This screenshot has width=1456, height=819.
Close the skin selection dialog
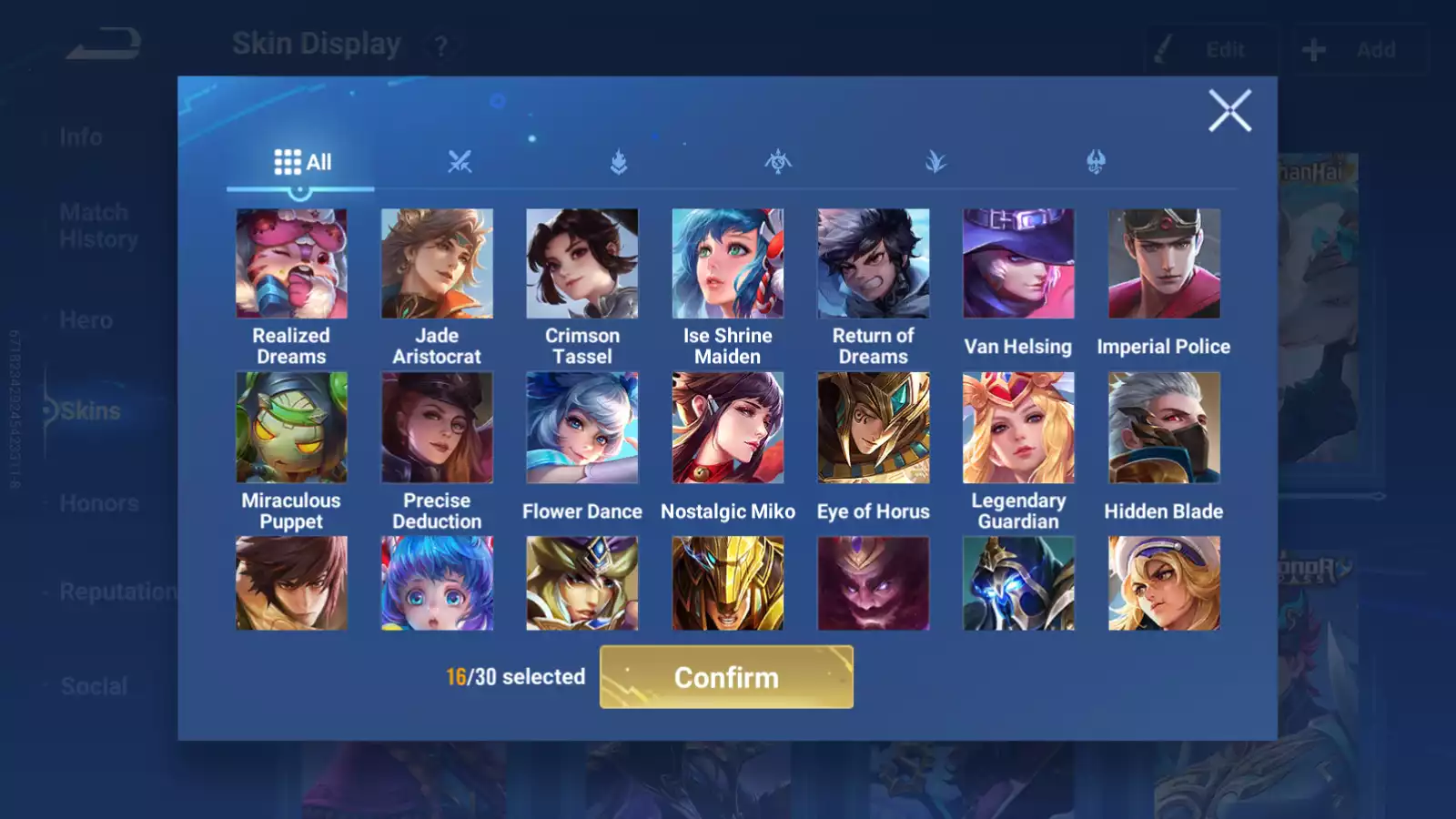coord(1229,111)
